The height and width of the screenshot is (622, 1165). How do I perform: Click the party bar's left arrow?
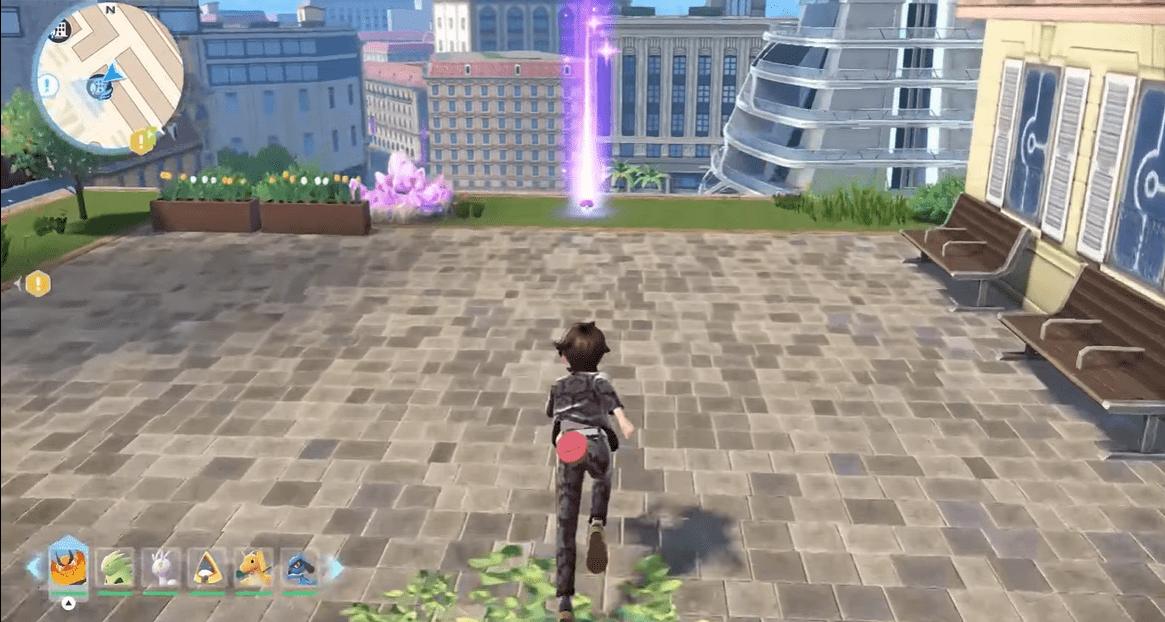(x=35, y=568)
